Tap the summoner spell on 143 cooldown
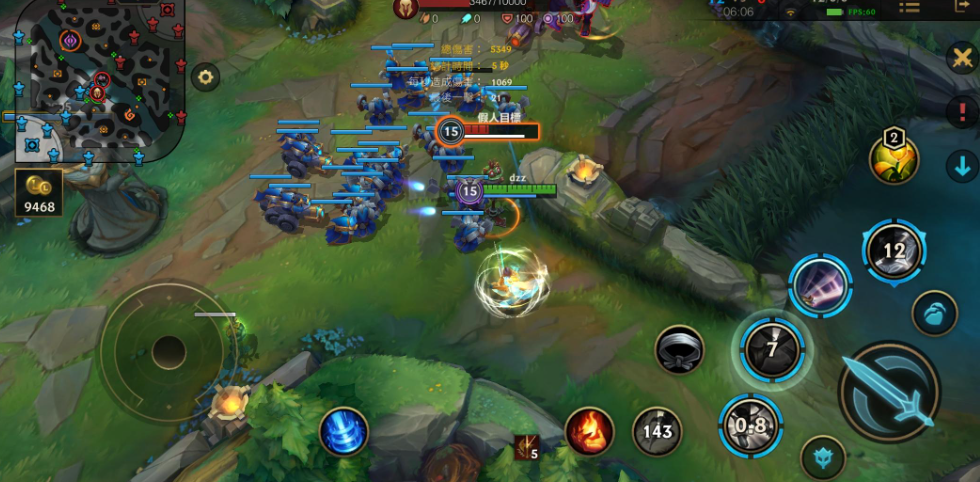The height and width of the screenshot is (482, 980). click(x=657, y=431)
